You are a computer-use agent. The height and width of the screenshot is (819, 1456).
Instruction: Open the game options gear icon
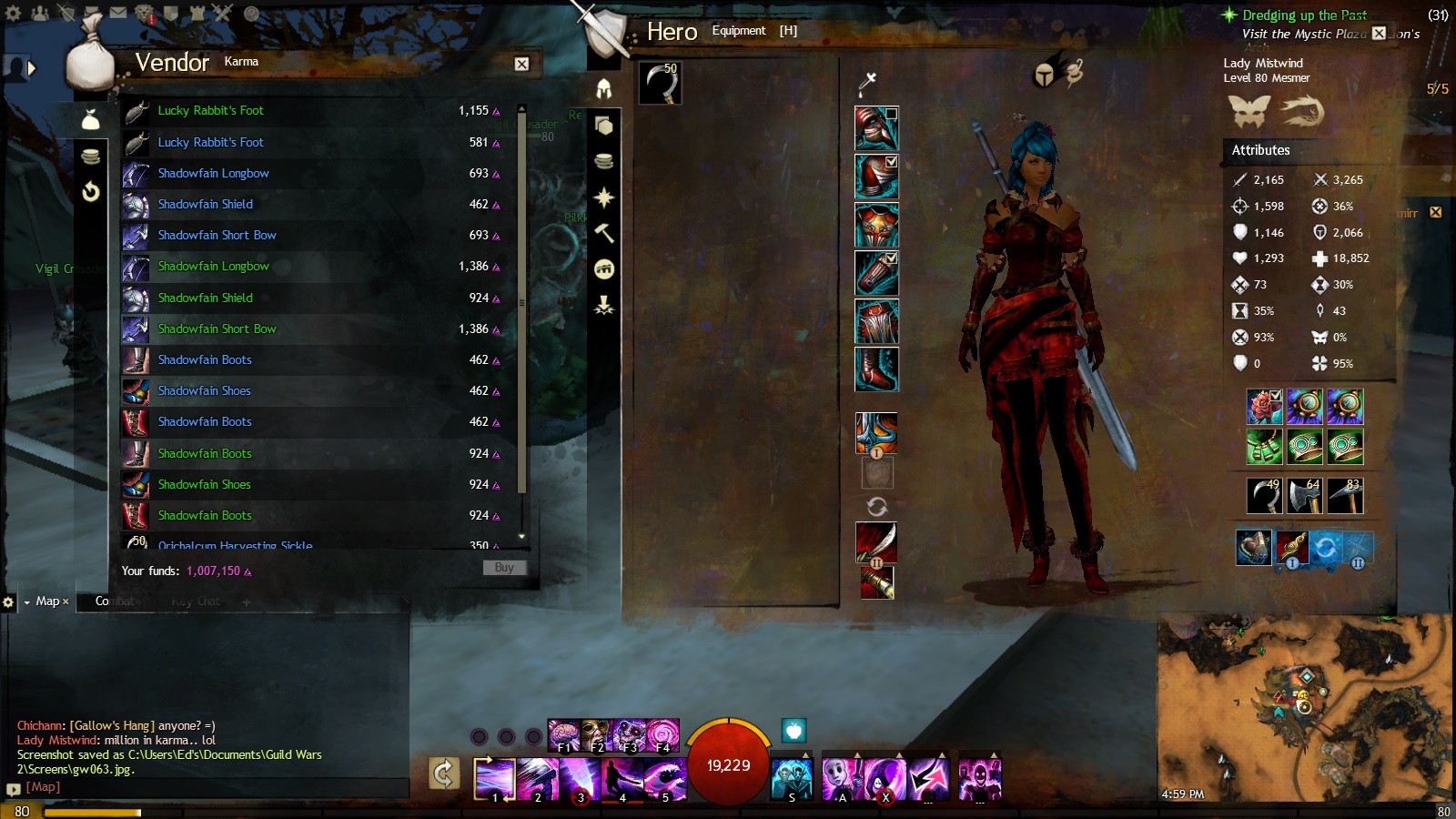tap(12, 12)
